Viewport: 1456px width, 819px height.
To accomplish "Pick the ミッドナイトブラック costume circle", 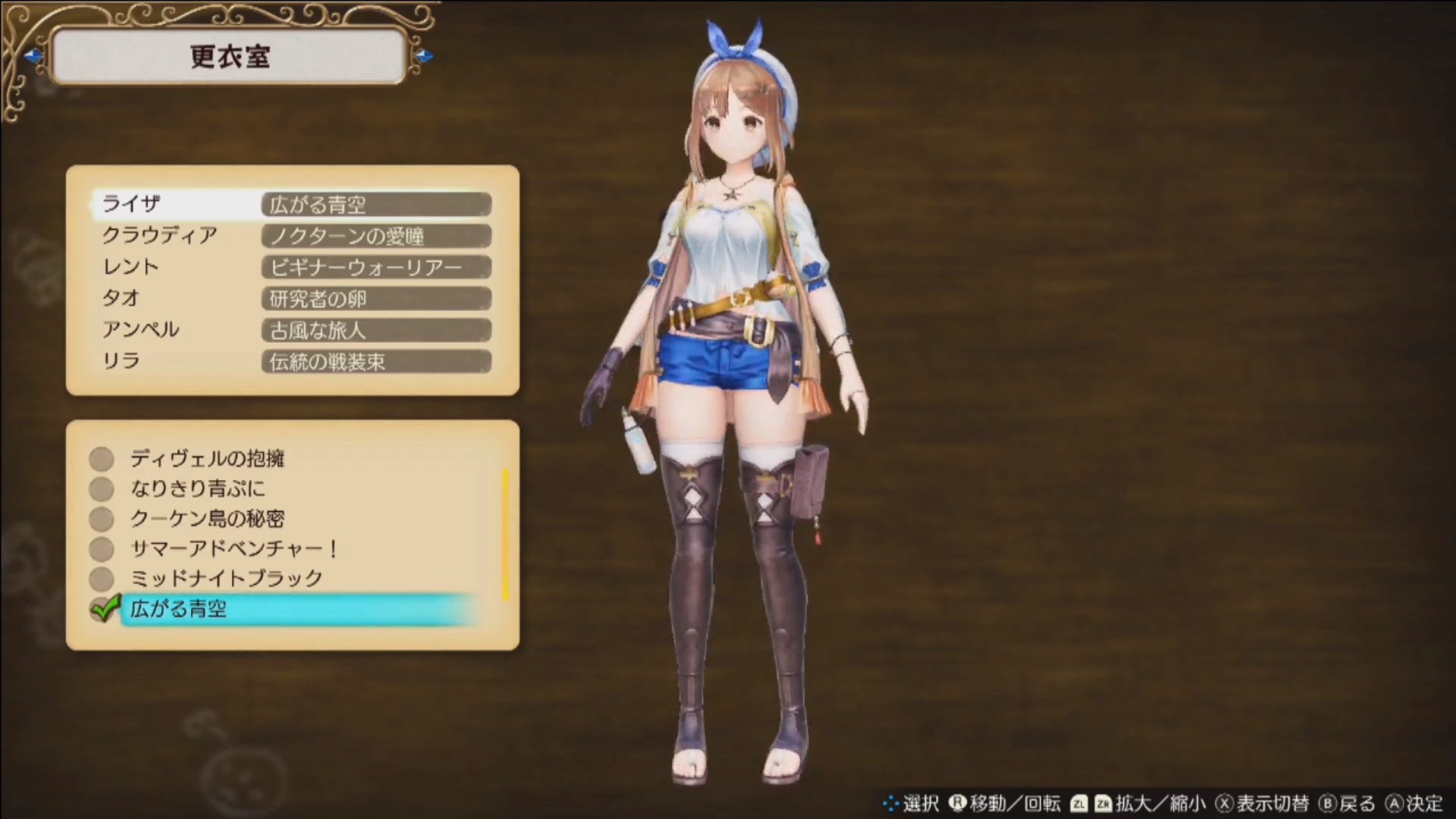I will point(101,579).
